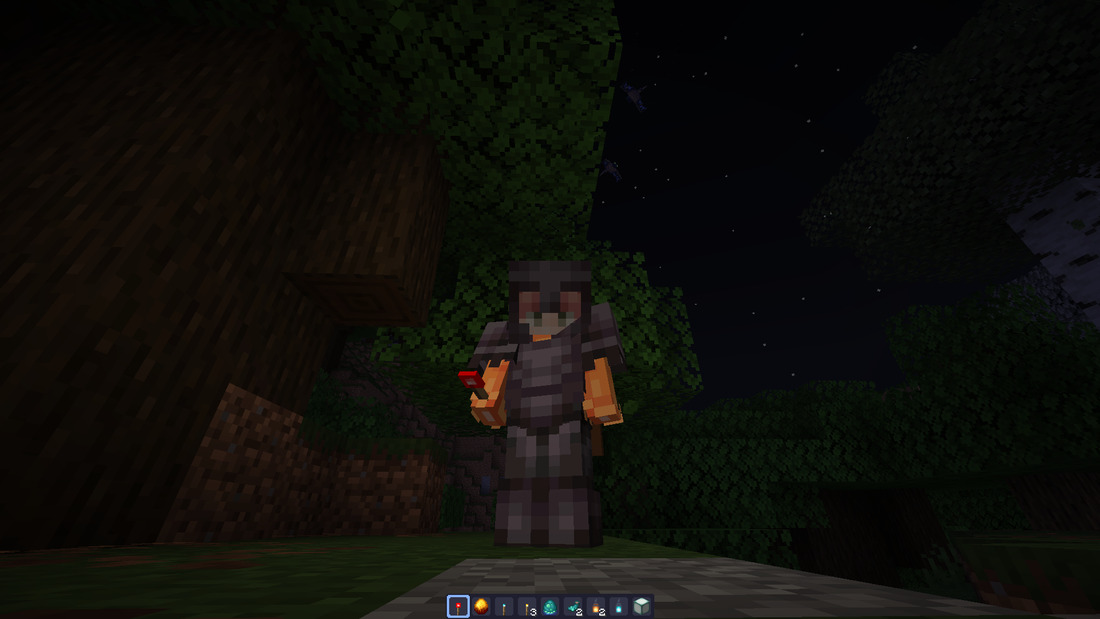1100x619 pixels.
Task: Select the redstone torch hotbar slot
Action: coord(459,606)
